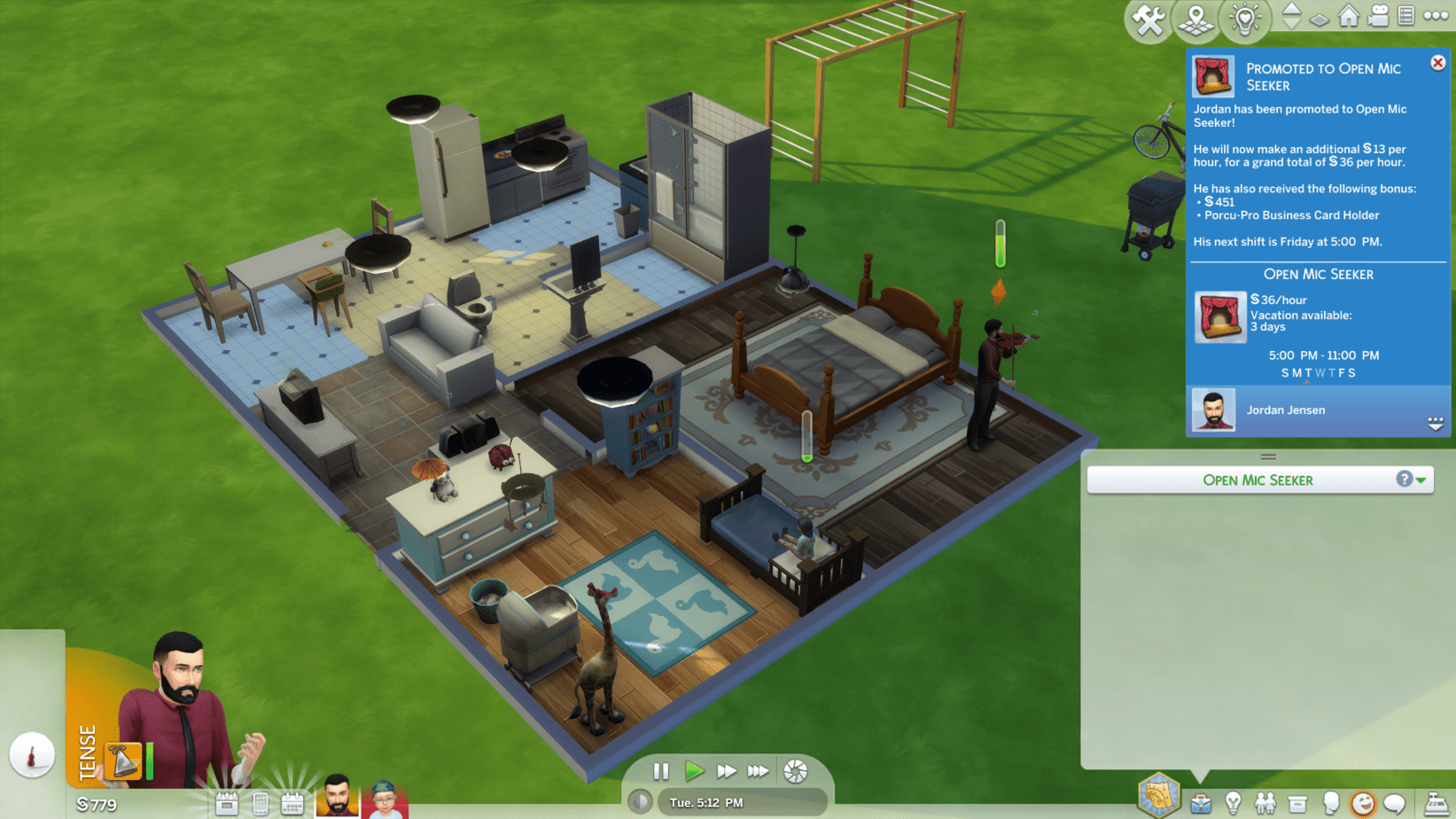Open the Inventory box panel icon

(x=1297, y=803)
